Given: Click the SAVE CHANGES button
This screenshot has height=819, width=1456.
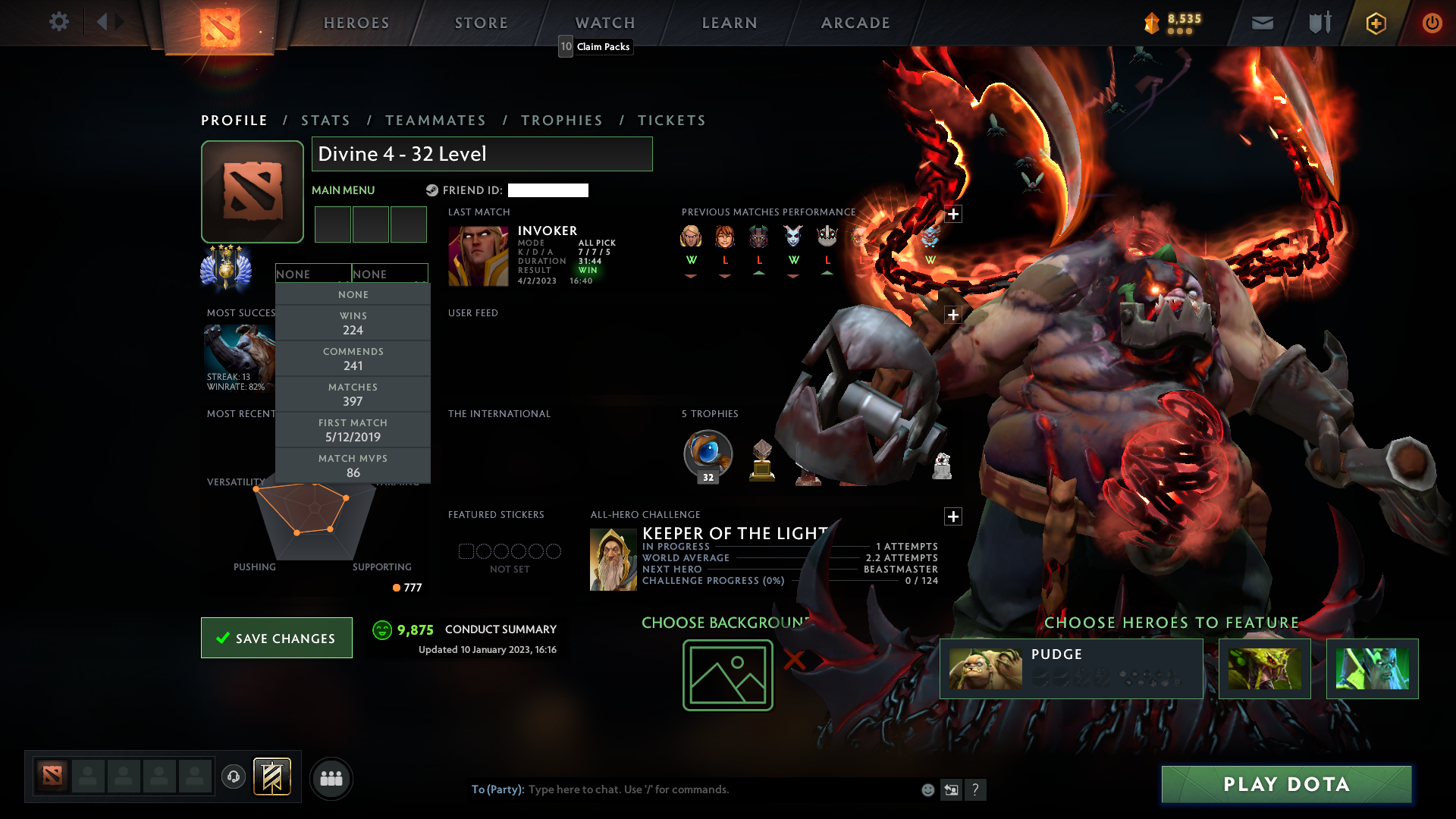Looking at the screenshot, I should [x=276, y=638].
